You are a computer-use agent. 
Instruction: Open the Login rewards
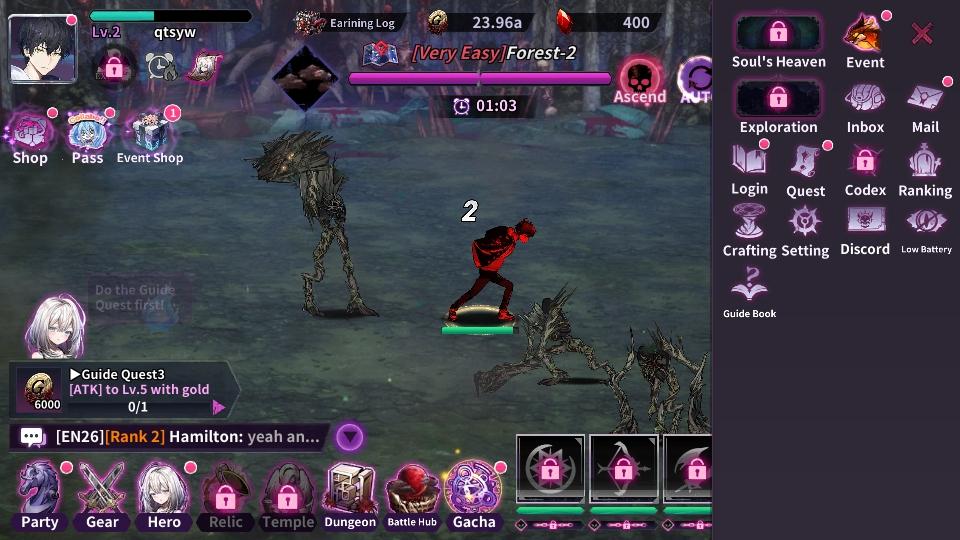coord(749,168)
